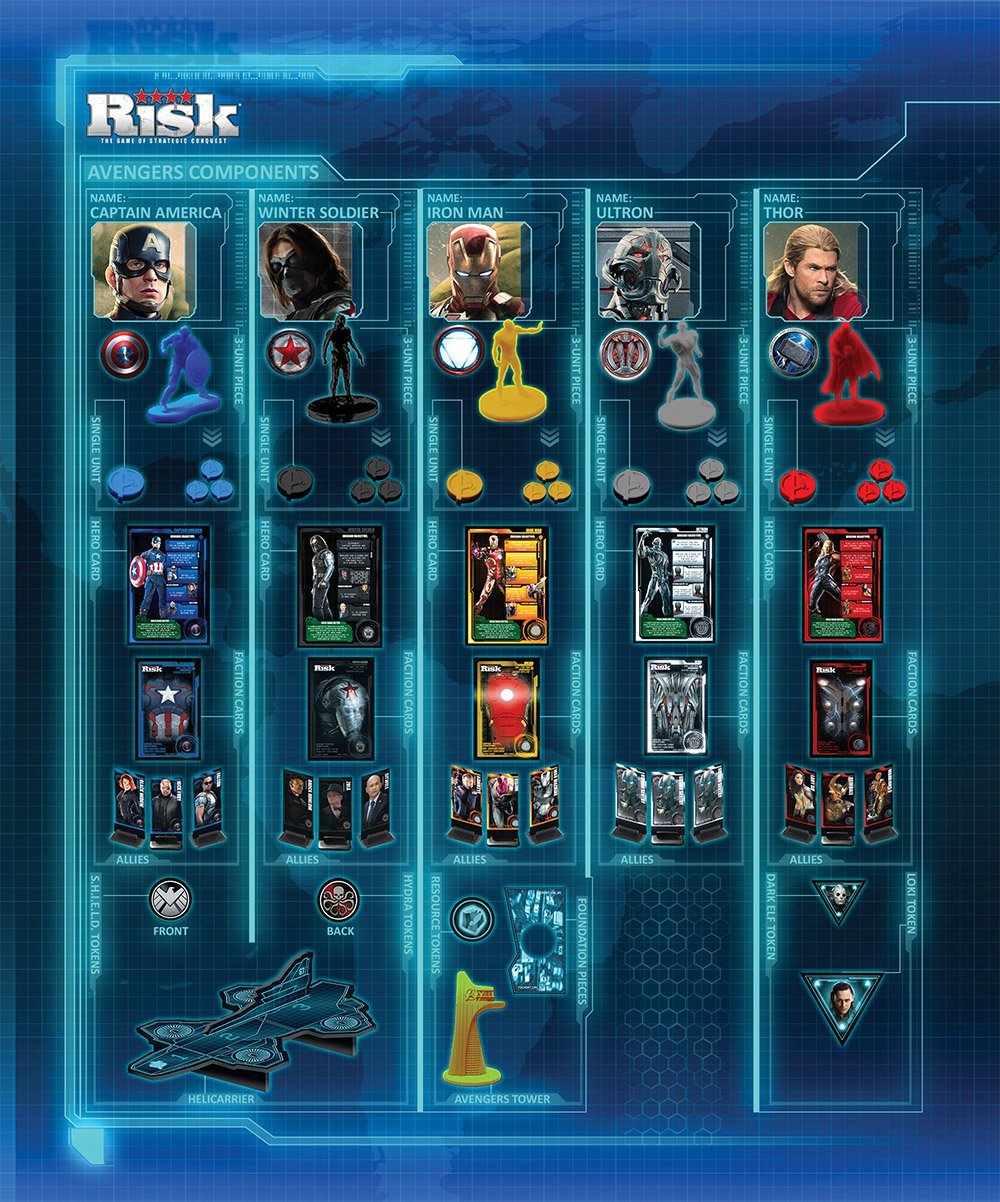Pick the Ultron portrait
Viewport: 1000px width, 1202px height.
tap(642, 271)
